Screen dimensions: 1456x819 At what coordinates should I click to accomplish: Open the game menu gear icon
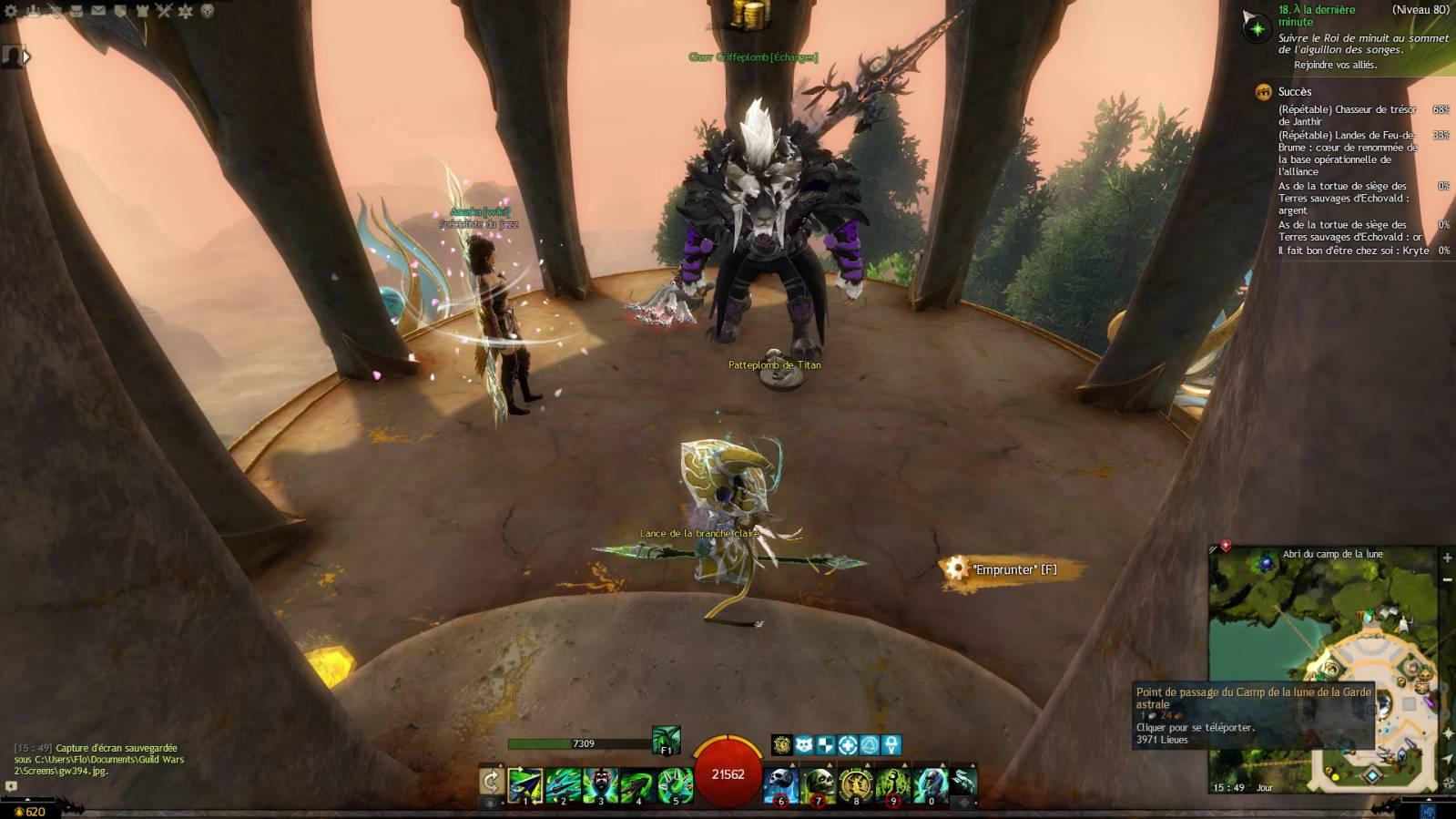11,11
